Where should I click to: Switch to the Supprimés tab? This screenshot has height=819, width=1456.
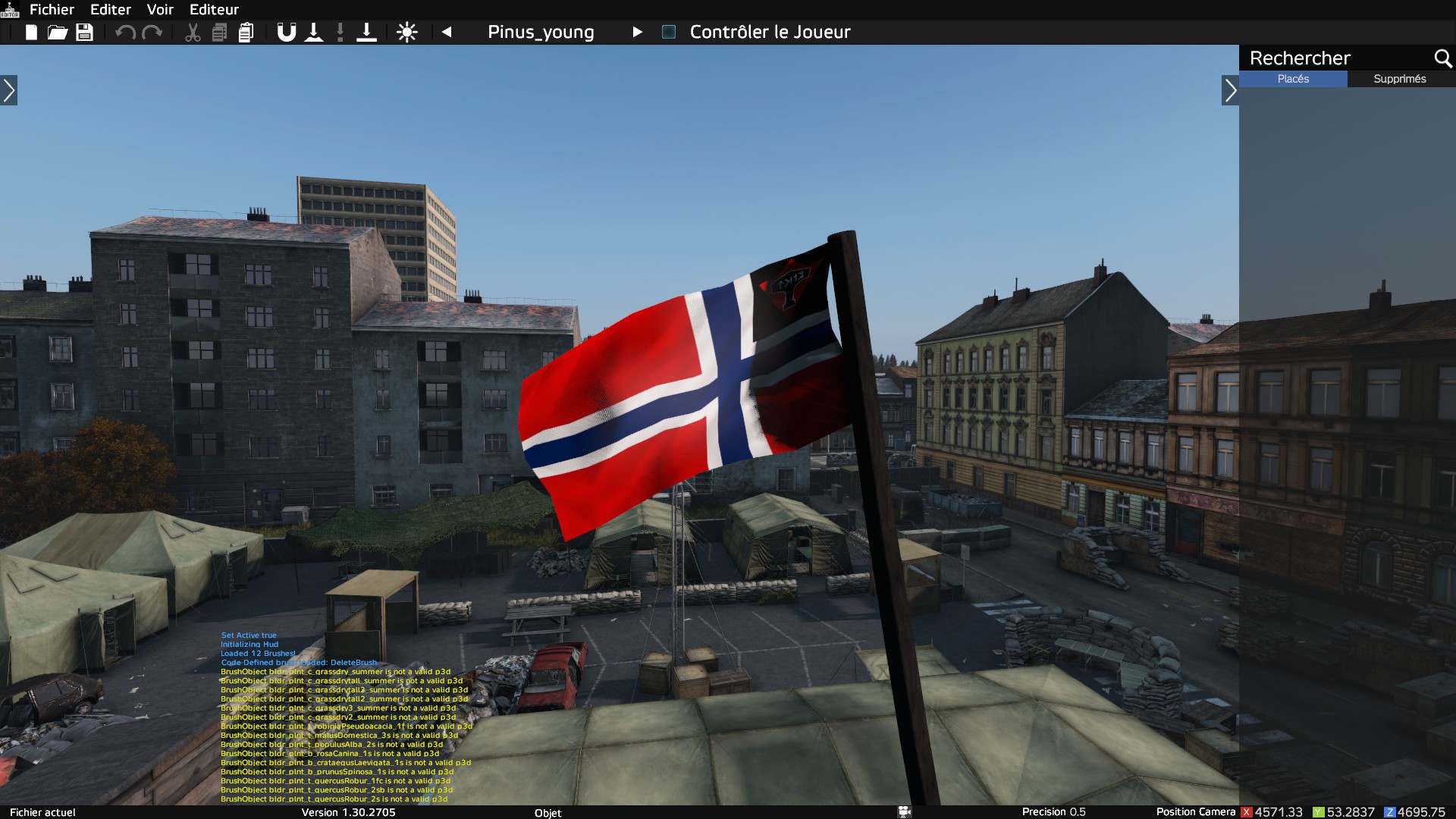pos(1400,79)
